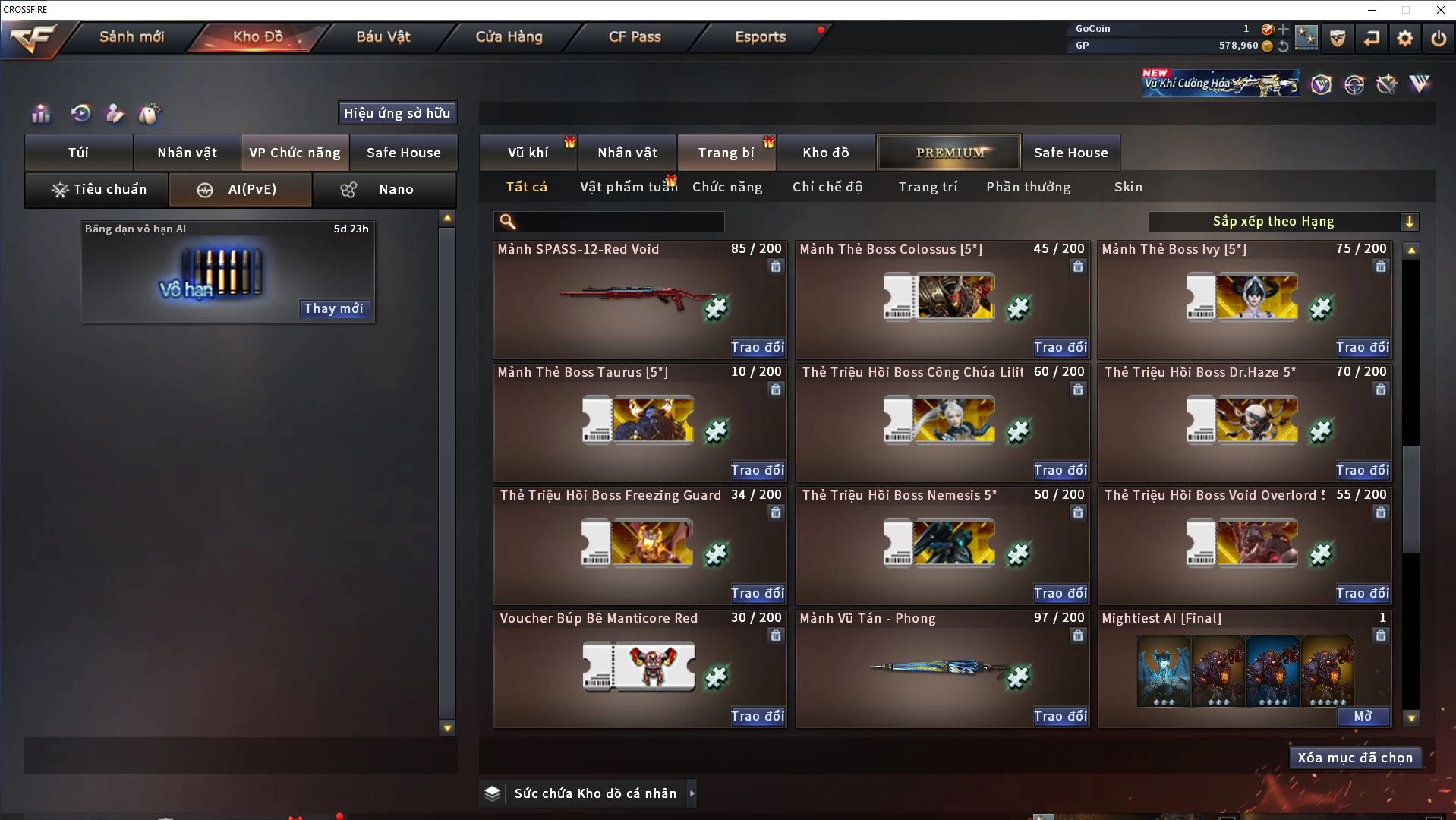The image size is (1456, 820).
Task: Select the Tiêu chuẩn loadout tab
Action: pyautogui.click(x=98, y=189)
